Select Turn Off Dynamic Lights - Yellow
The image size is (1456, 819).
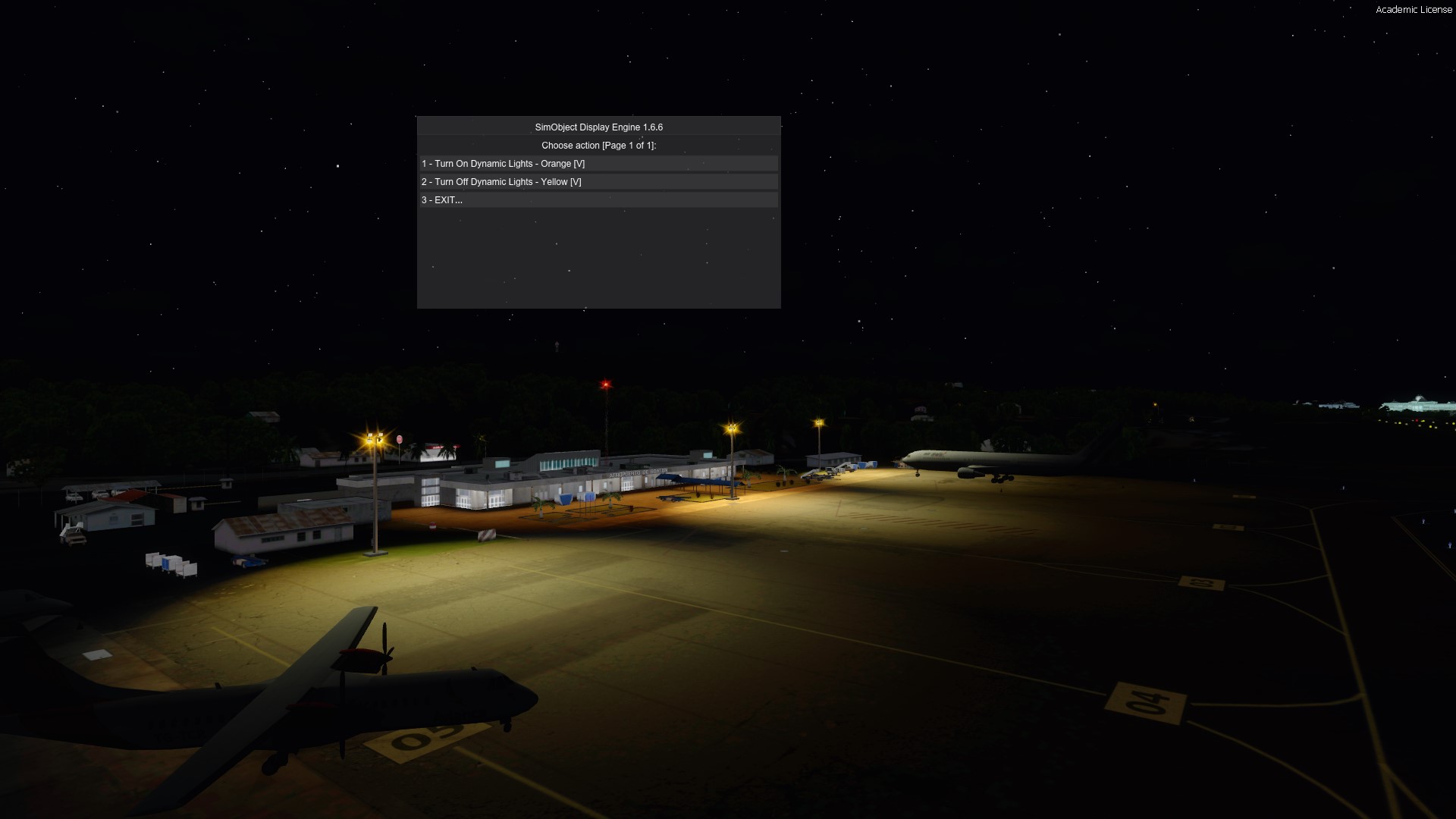tap(501, 182)
